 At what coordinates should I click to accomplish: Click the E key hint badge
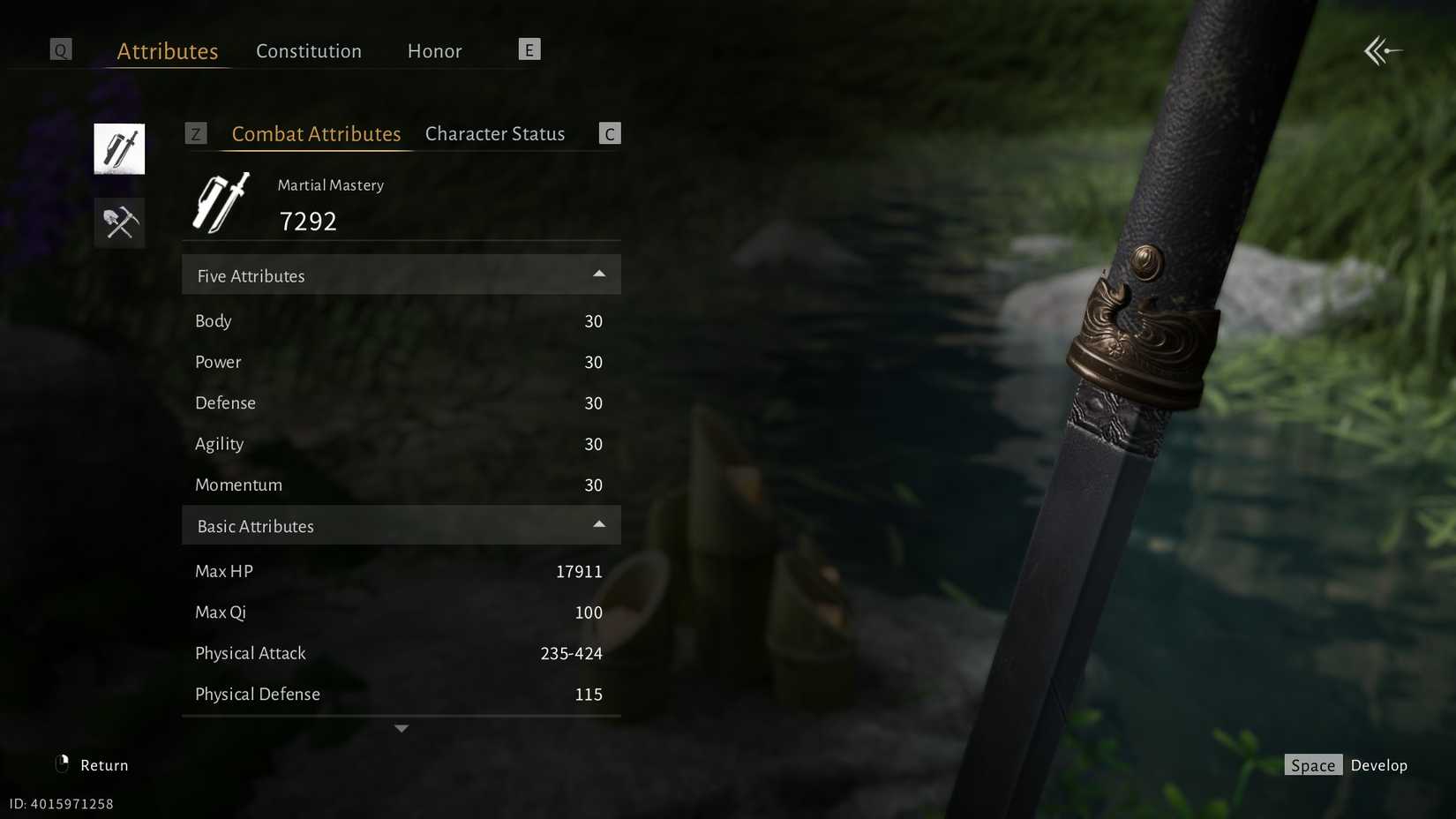click(529, 49)
